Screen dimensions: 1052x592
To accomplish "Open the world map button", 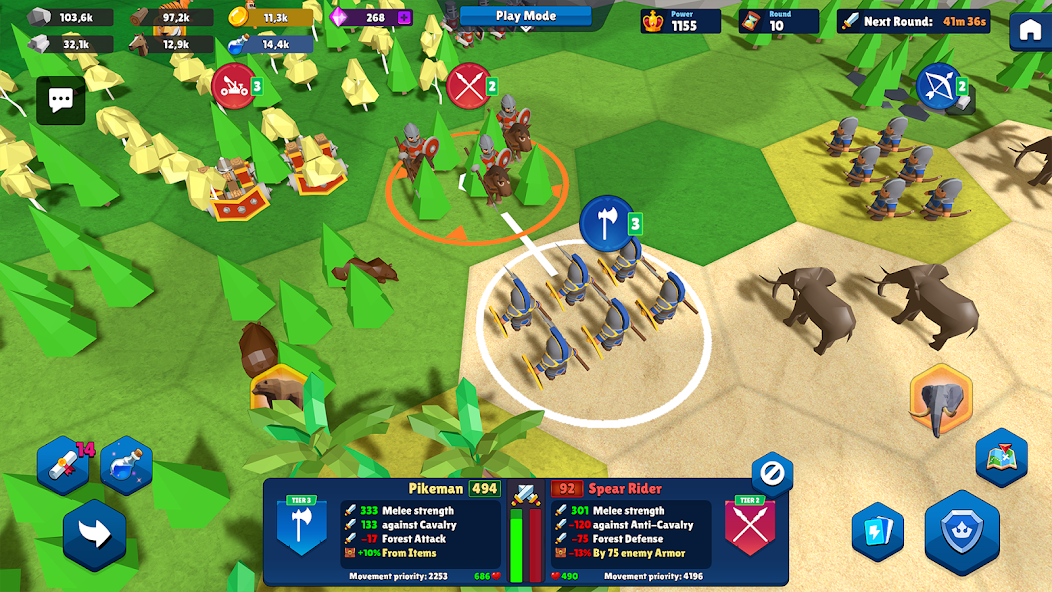I will pos(1001,458).
